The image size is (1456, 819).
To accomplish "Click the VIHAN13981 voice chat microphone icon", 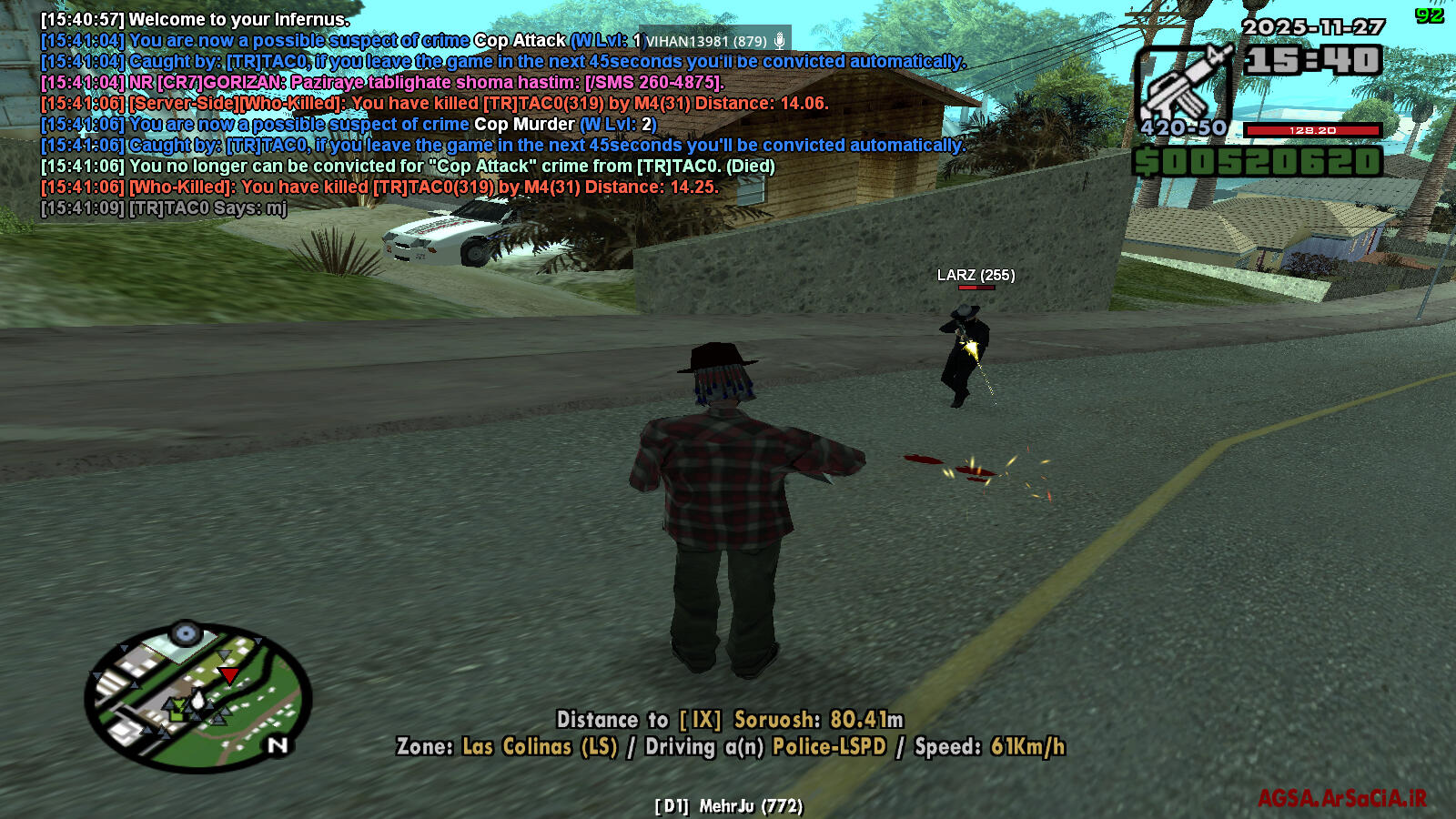I will click(x=780, y=41).
